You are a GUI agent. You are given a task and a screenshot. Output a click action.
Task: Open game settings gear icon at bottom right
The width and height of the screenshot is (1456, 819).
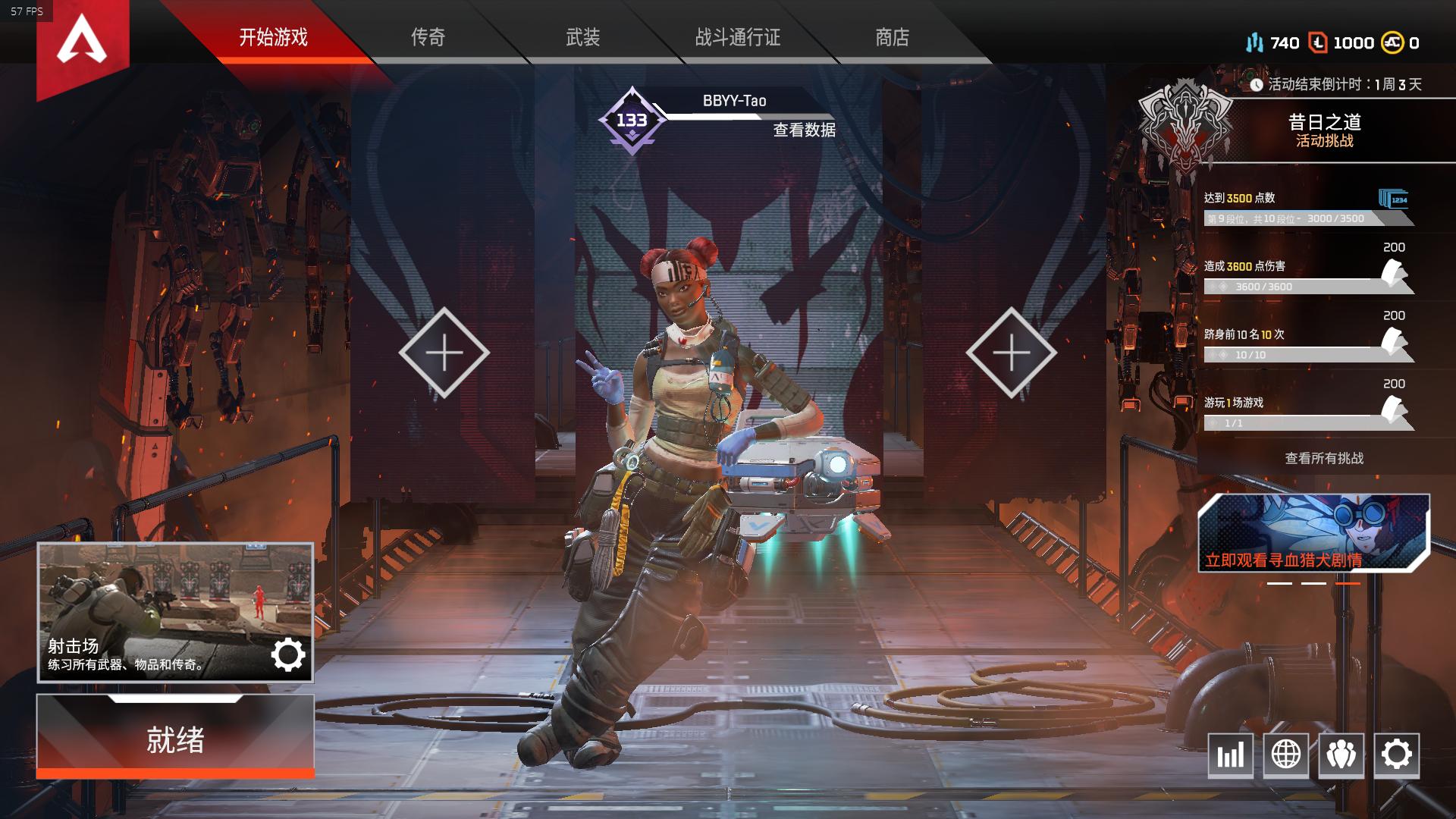(1396, 755)
